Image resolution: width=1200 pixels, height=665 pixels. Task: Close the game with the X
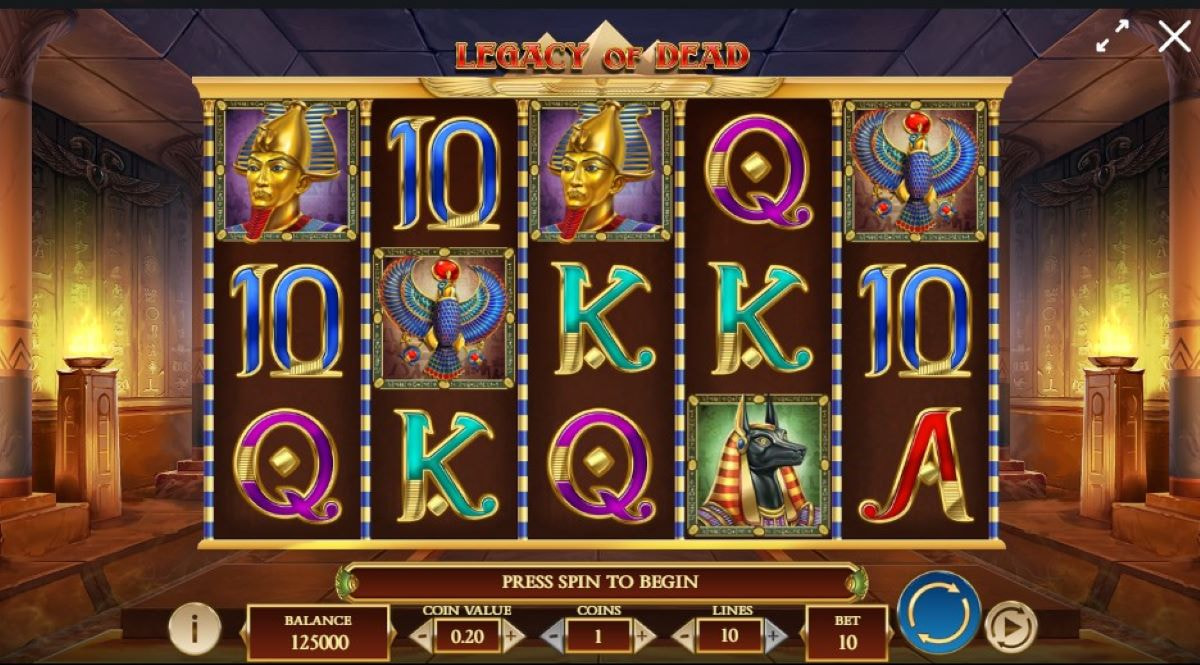tap(1174, 37)
